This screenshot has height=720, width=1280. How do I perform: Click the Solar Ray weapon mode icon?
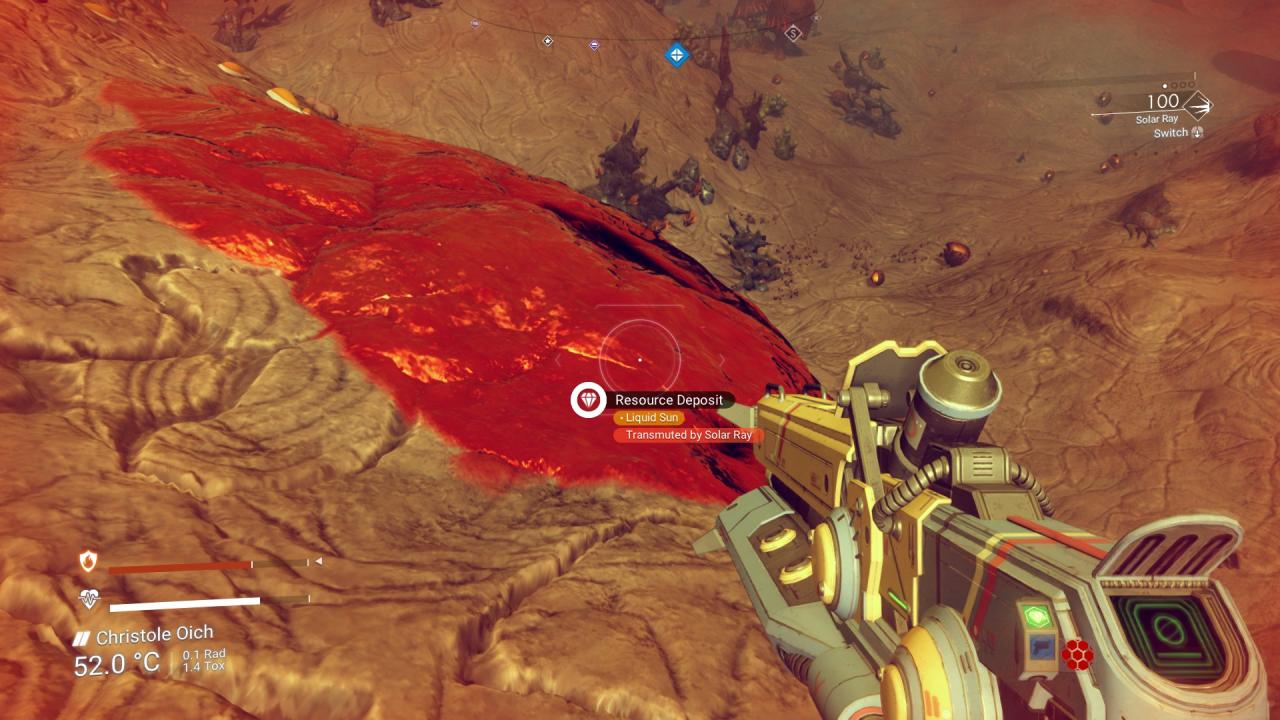tap(1197, 104)
